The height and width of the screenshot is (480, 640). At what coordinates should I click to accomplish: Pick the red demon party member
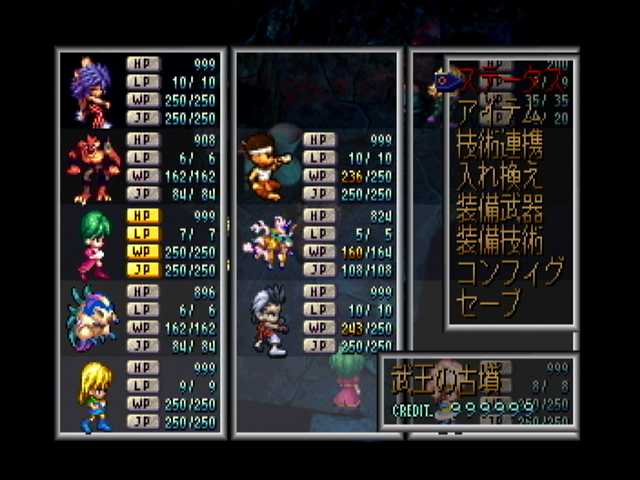click(92, 167)
